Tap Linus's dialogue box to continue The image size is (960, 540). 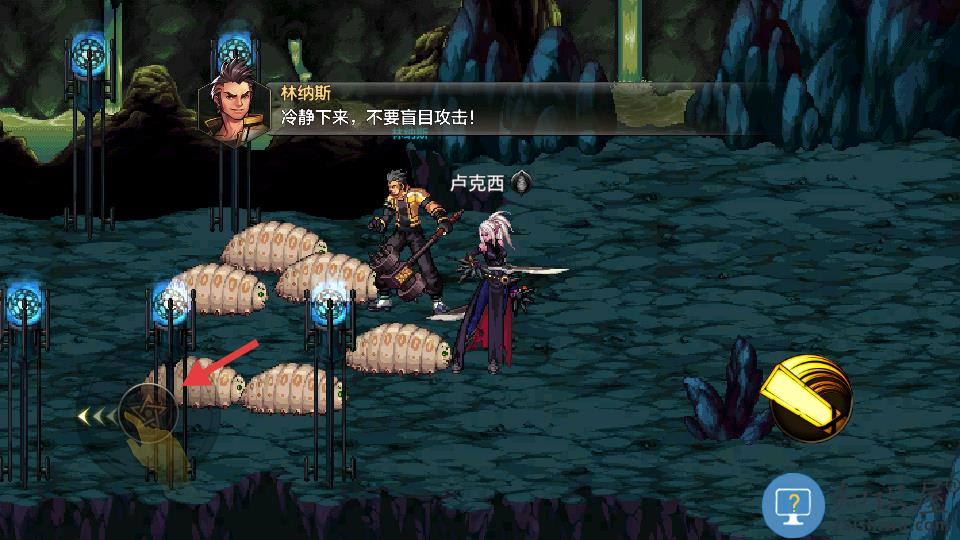(x=440, y=108)
